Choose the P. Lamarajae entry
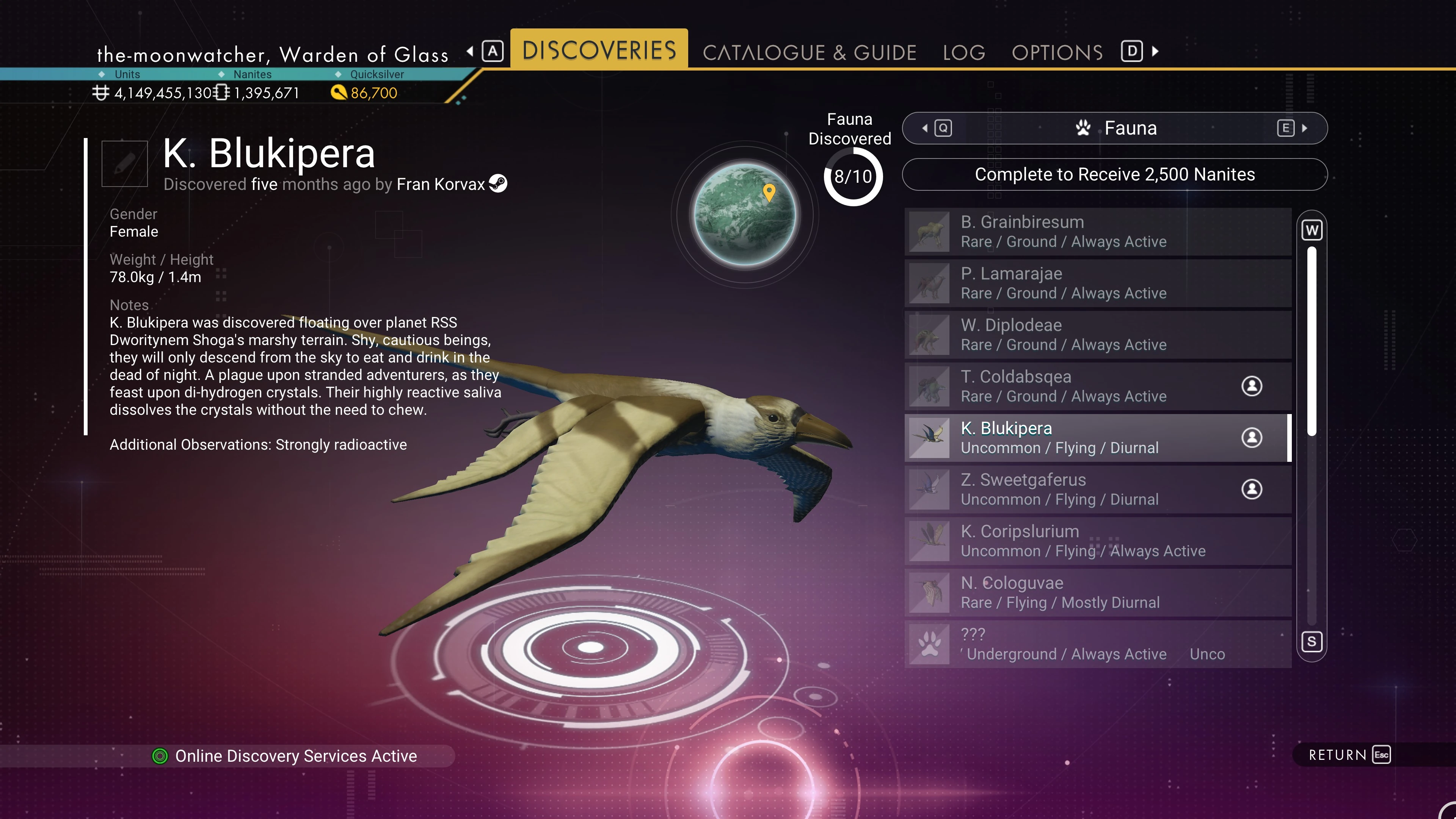The width and height of the screenshot is (1456, 819). tap(1098, 283)
